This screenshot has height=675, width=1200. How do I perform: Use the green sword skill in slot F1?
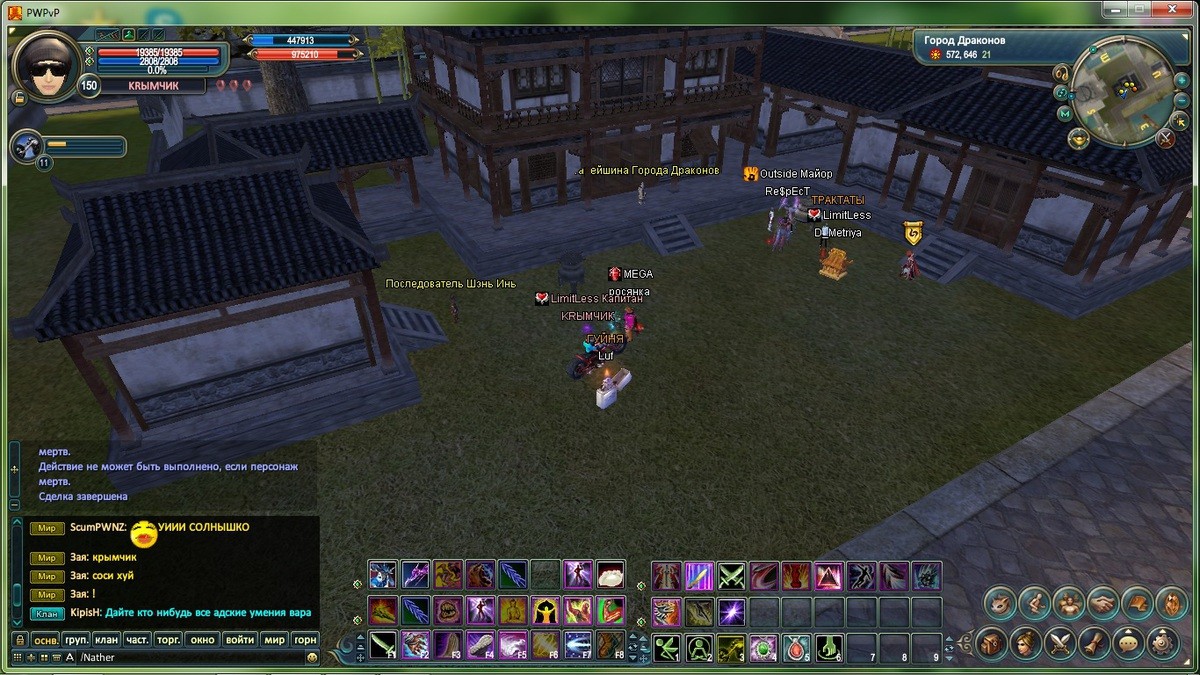pyautogui.click(x=383, y=644)
